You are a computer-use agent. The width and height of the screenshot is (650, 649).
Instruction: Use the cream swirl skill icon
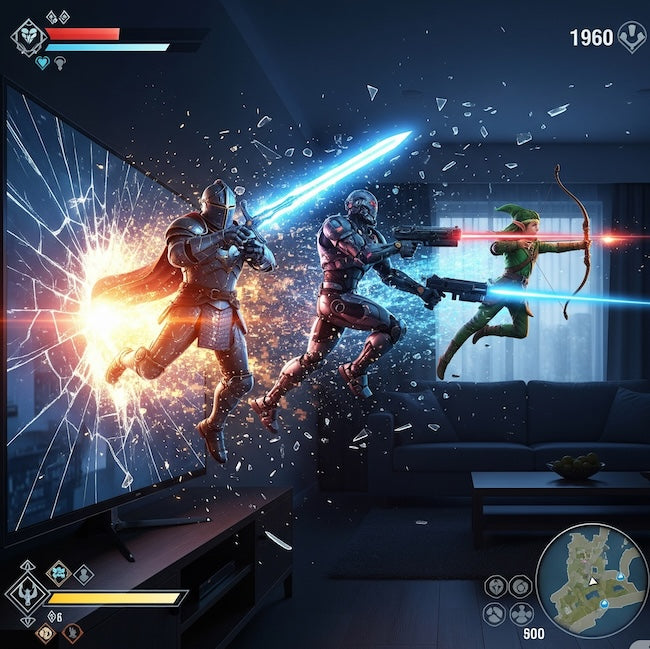[46, 632]
